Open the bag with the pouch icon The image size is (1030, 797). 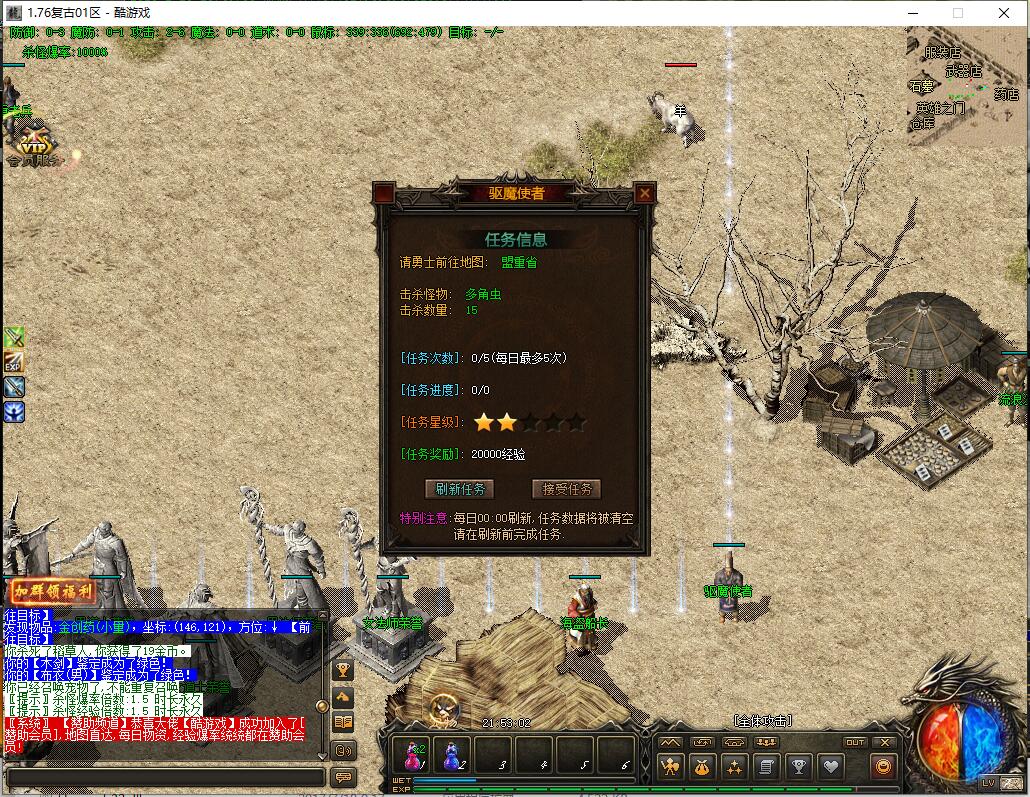[702, 767]
